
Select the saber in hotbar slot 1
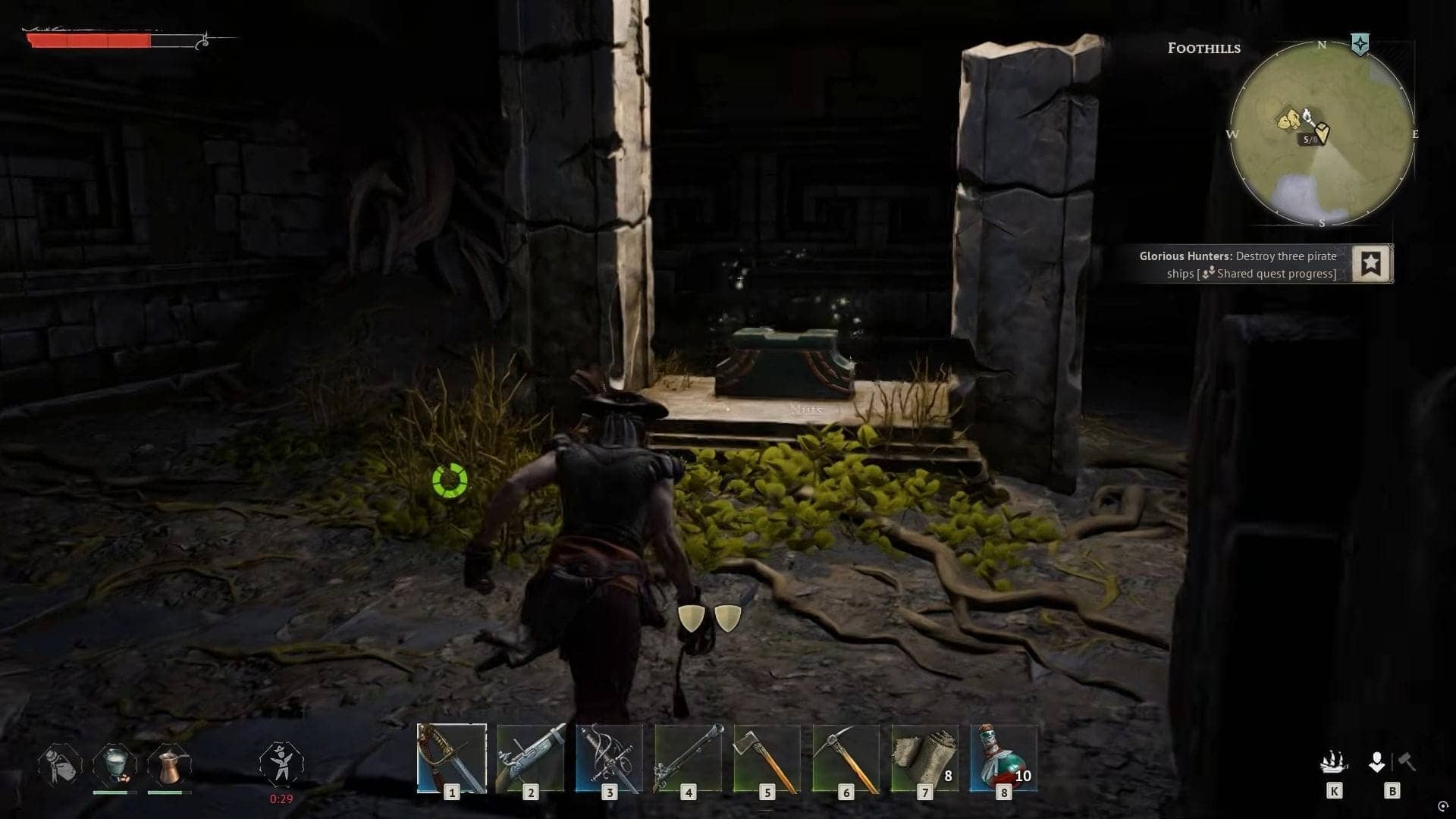click(x=451, y=758)
